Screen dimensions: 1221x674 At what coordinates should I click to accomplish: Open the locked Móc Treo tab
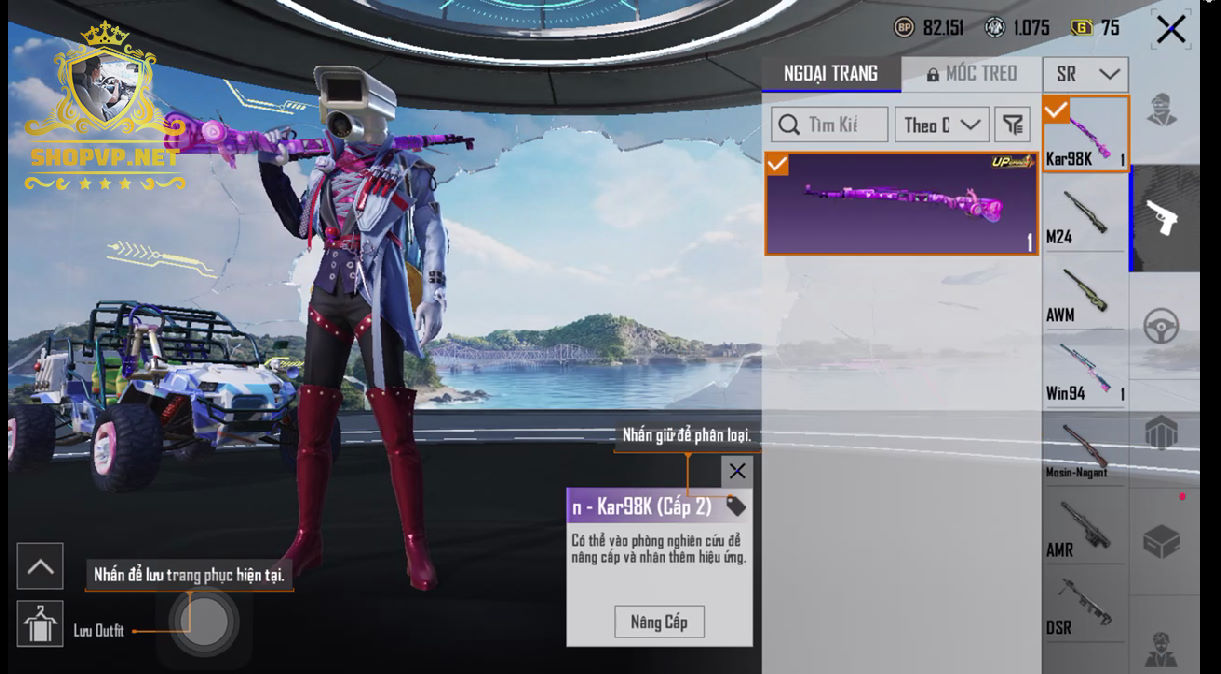(971, 74)
